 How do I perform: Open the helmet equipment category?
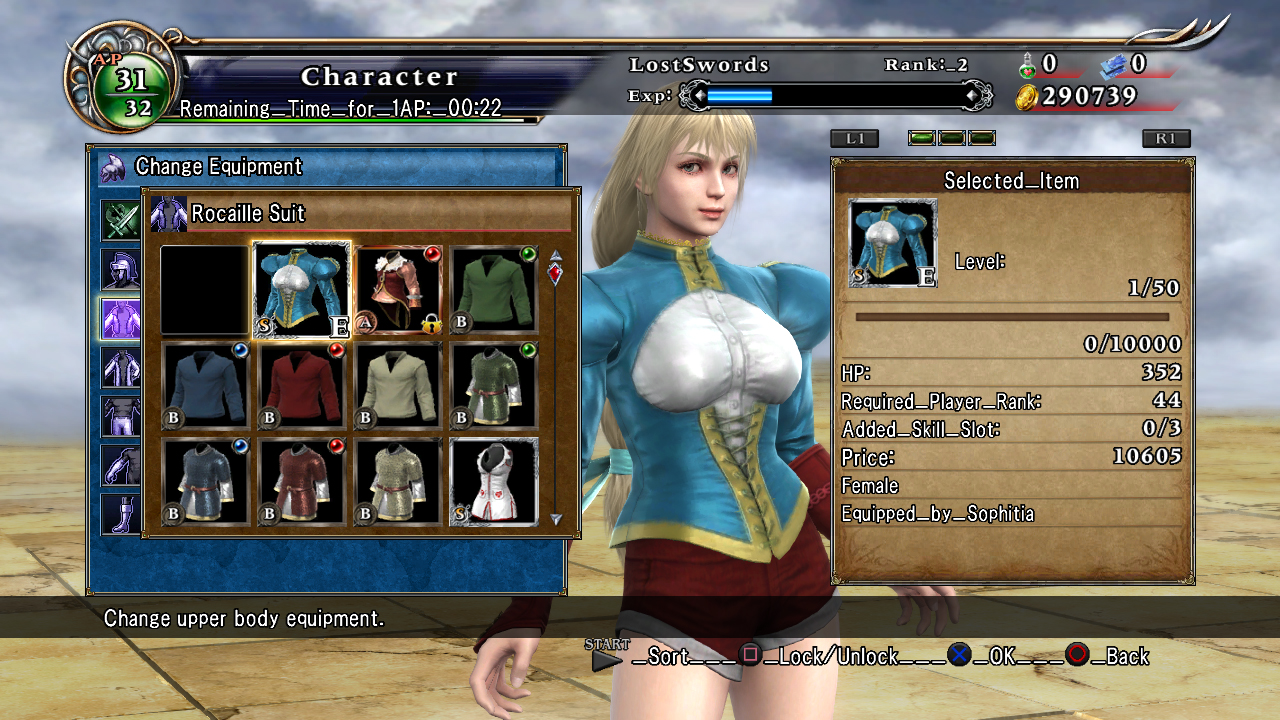click(120, 269)
